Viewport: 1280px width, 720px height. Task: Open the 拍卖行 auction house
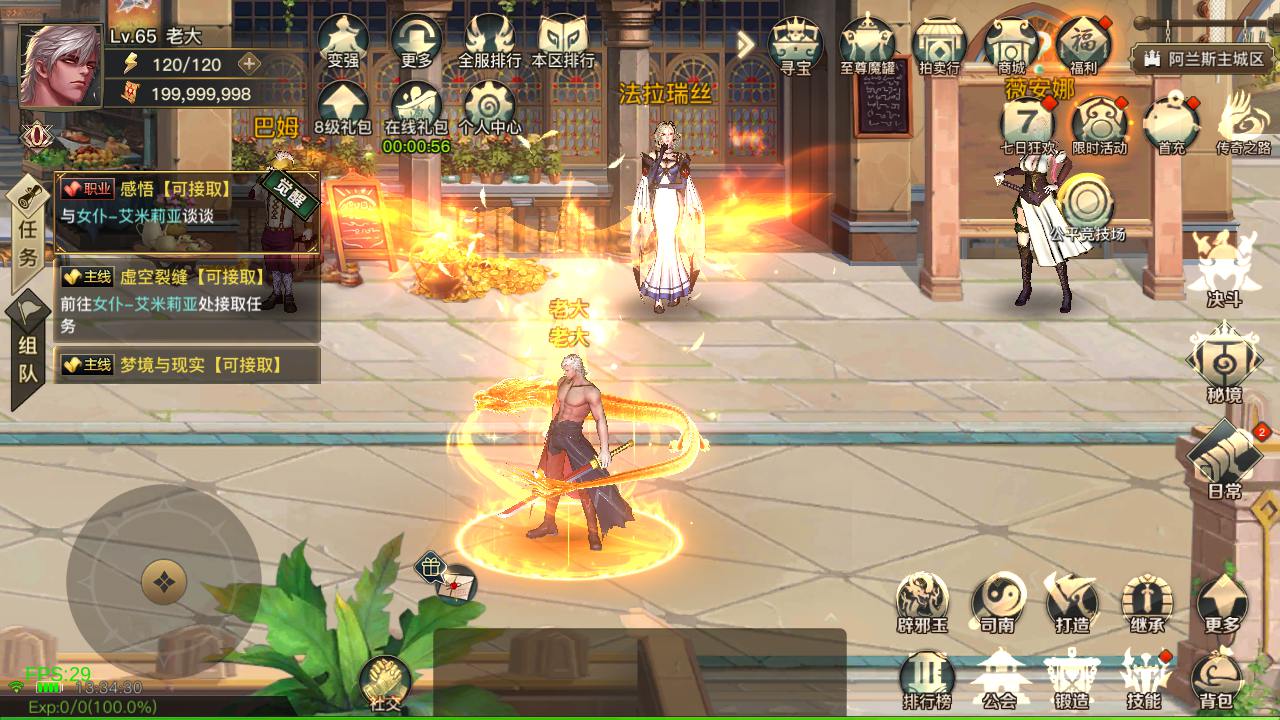939,45
